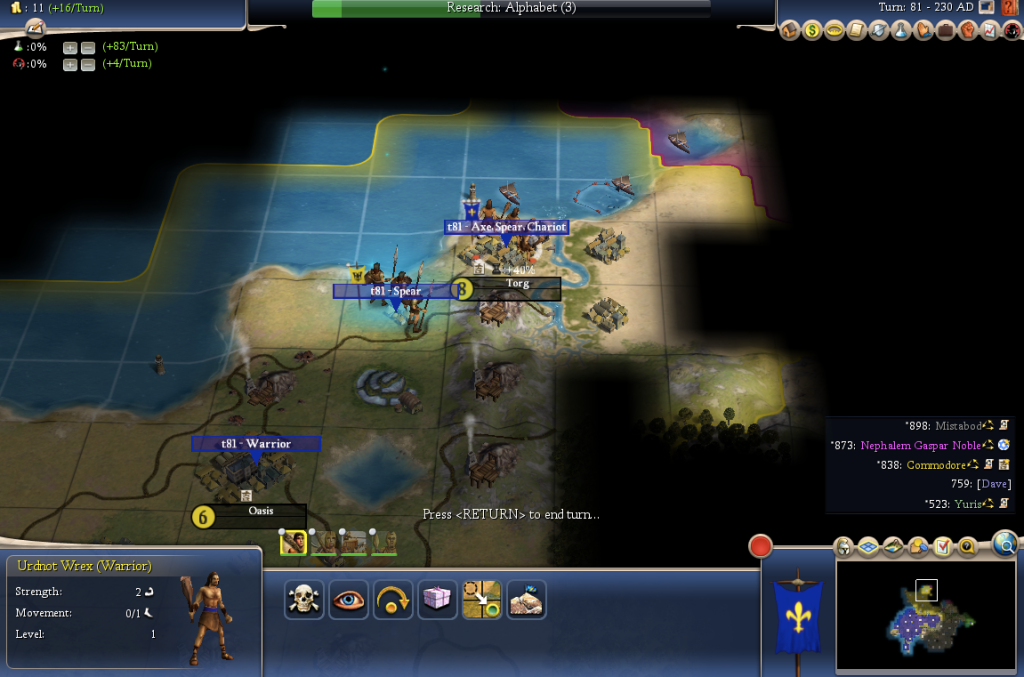1024x677 pixels.
Task: End turn with the red button
Action: pyautogui.click(x=762, y=547)
